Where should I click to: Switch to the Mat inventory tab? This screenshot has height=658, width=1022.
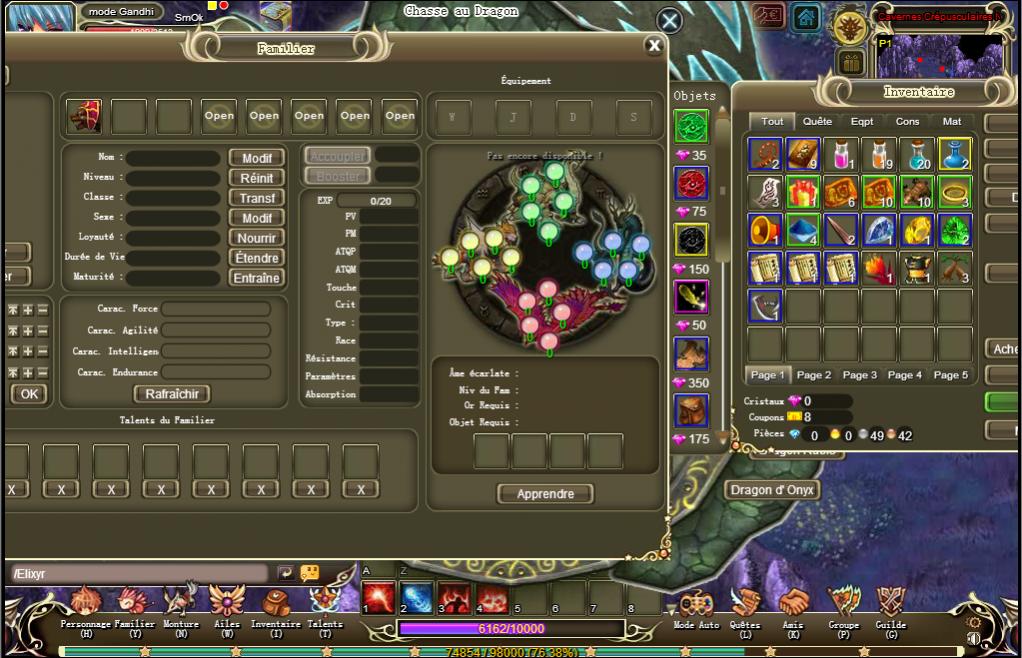pos(952,122)
